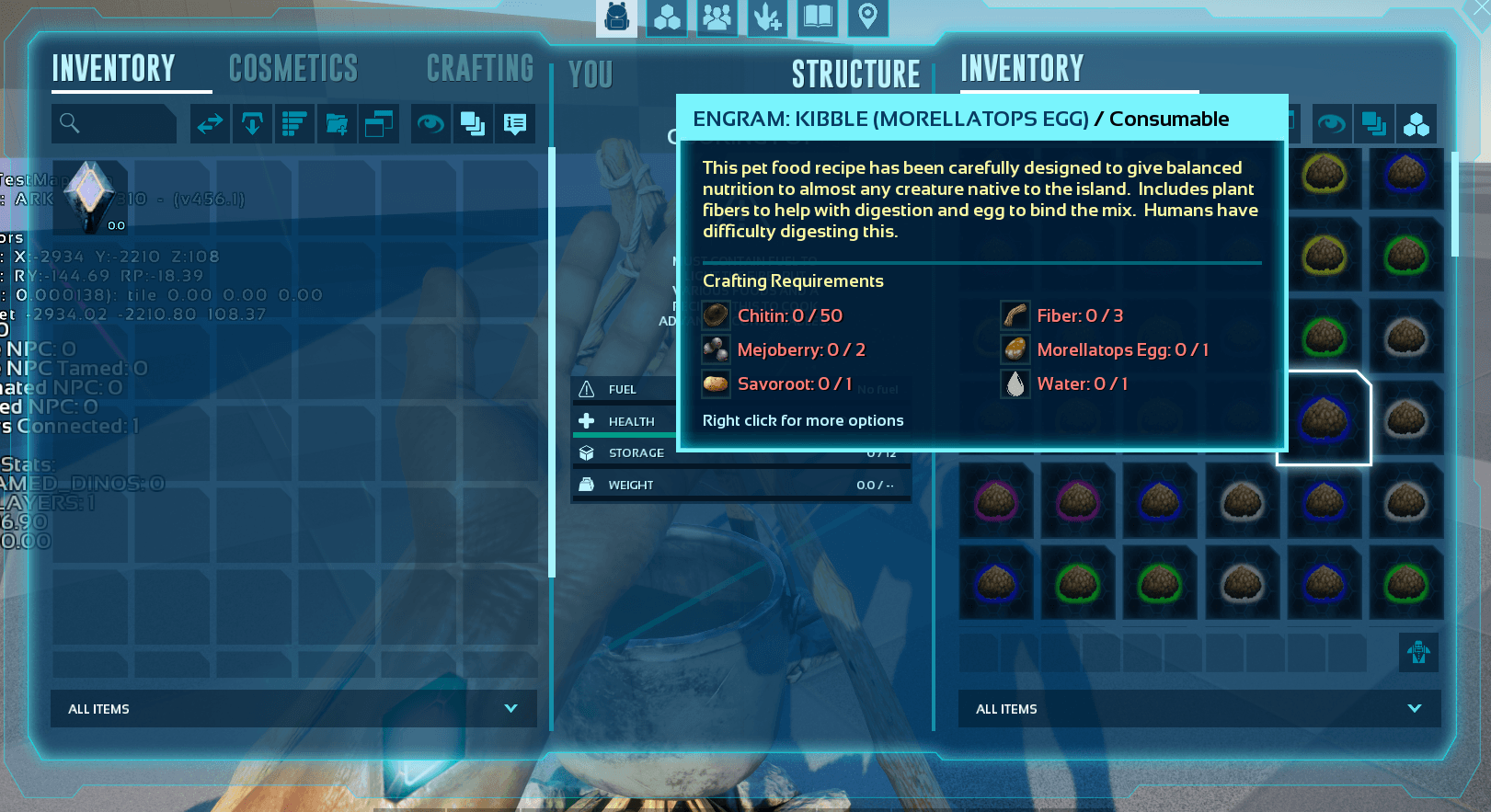Select the highlighted Morellatops Egg kibble engram
The image size is (1491, 812).
1324,418
